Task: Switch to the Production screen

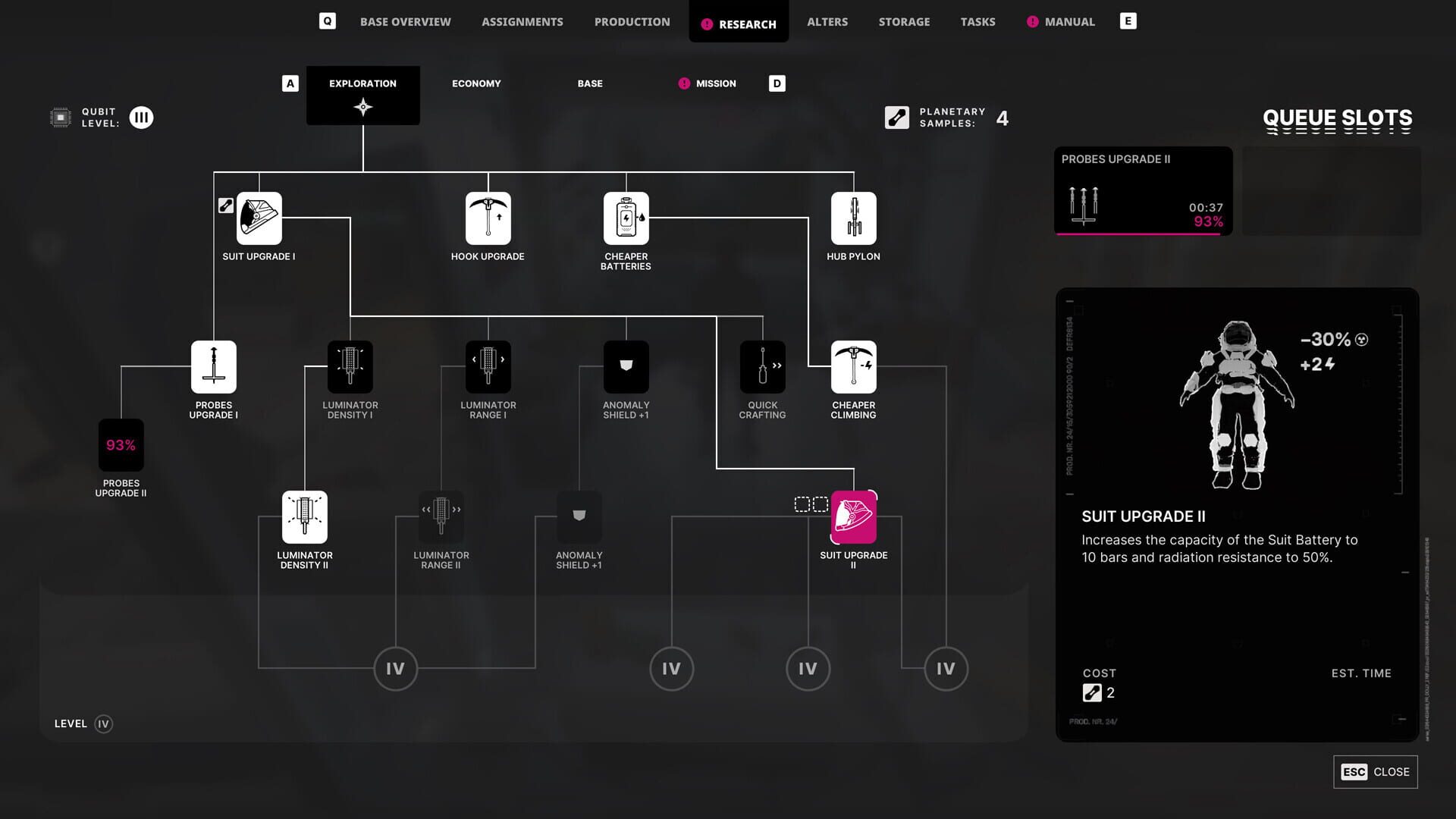Action: click(x=632, y=21)
